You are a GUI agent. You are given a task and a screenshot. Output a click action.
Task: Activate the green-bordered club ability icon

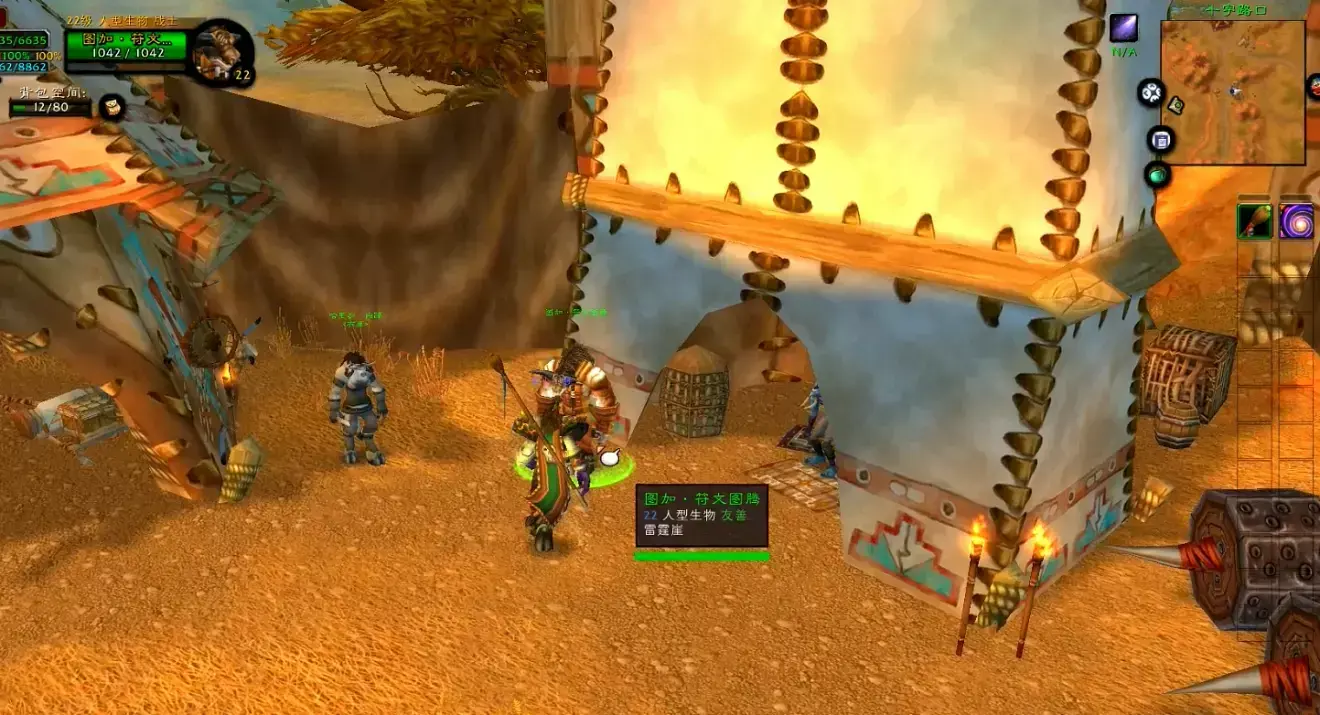click(1254, 221)
